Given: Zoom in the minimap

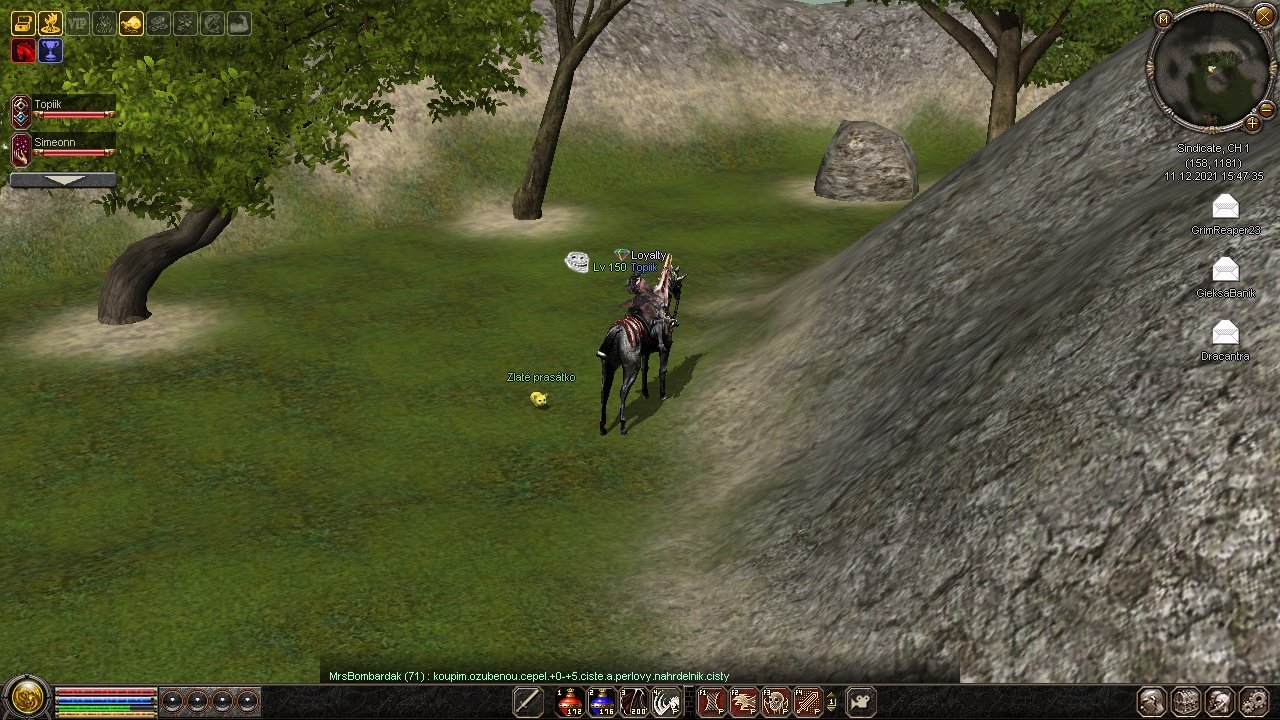Looking at the screenshot, I should [x=1252, y=124].
